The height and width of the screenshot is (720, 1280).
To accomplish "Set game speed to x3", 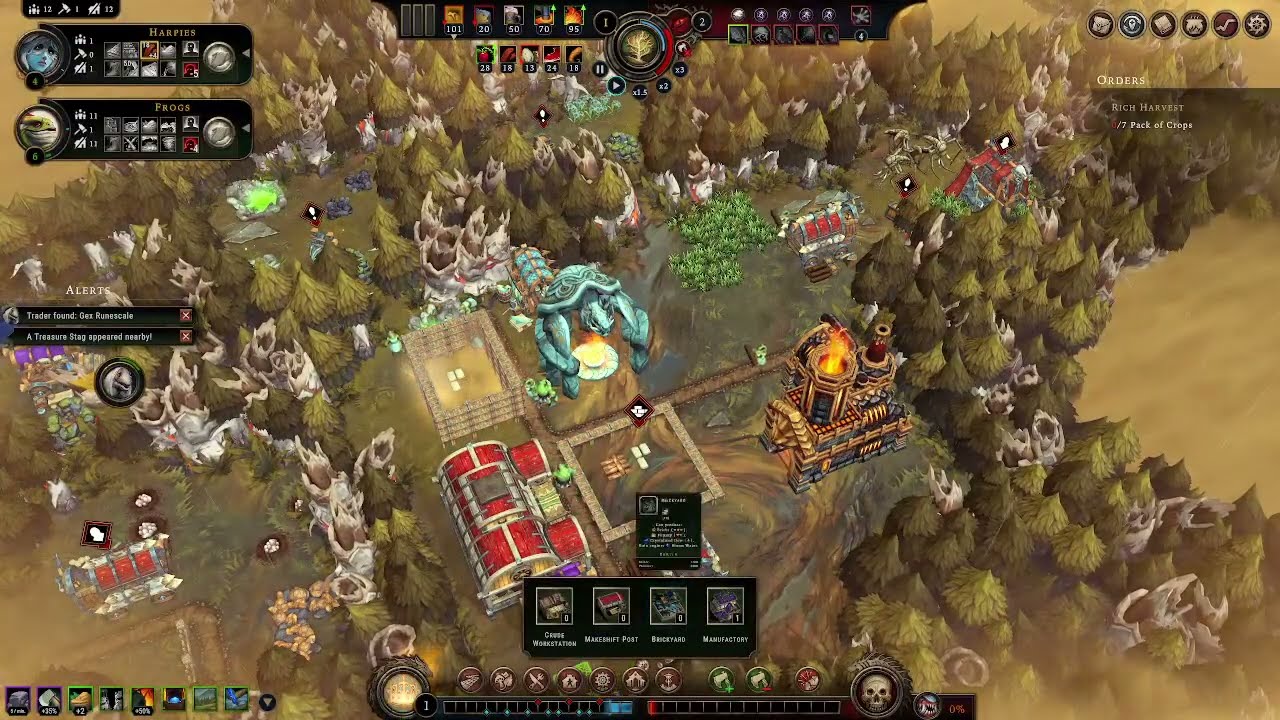I will (680, 69).
